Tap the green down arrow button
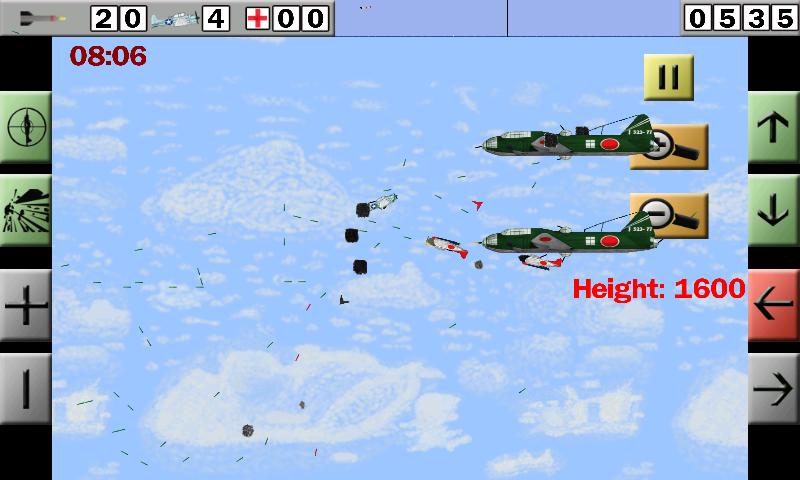The height and width of the screenshot is (480, 800). pos(773,209)
